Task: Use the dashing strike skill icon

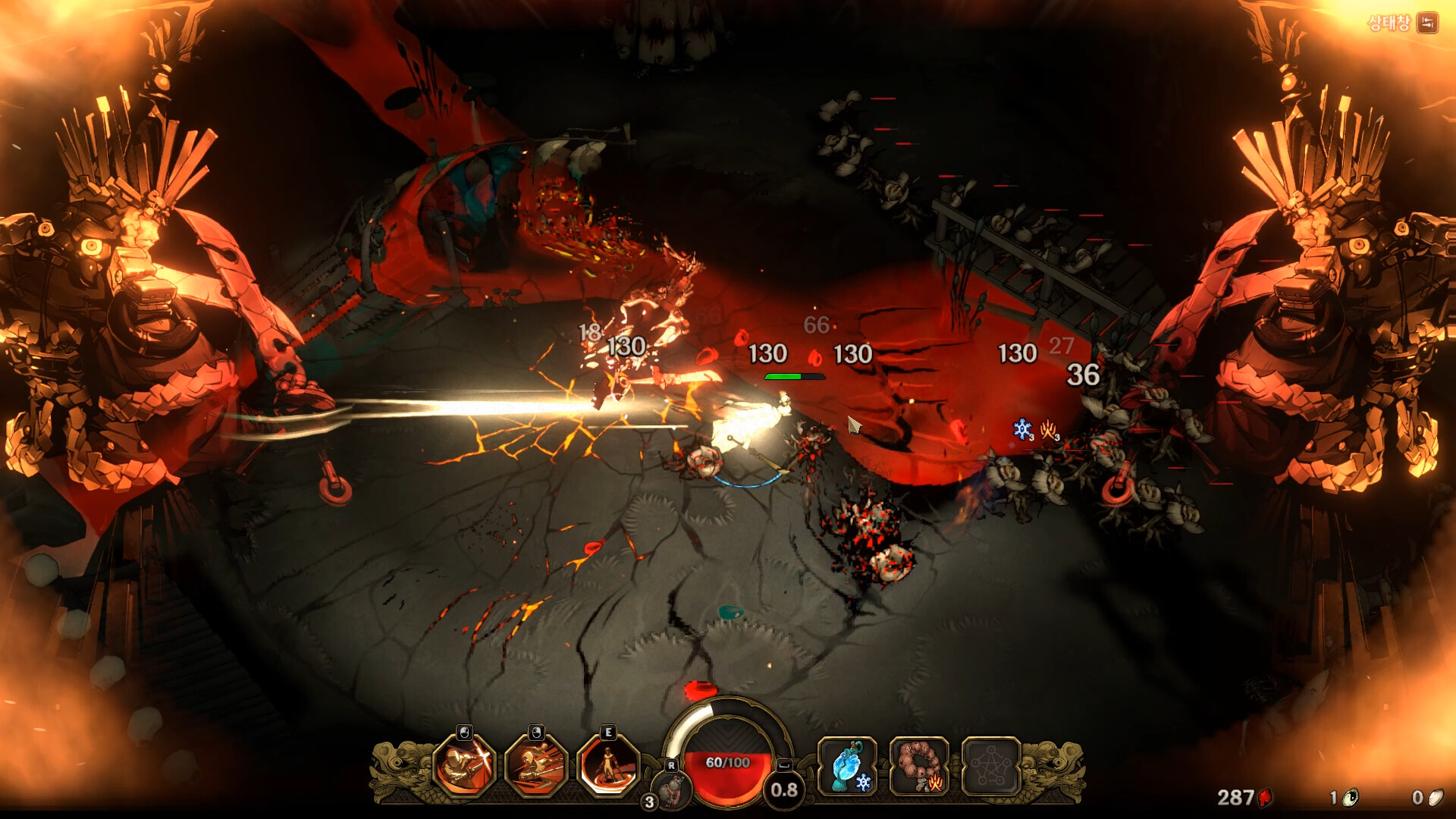Action: (536, 766)
